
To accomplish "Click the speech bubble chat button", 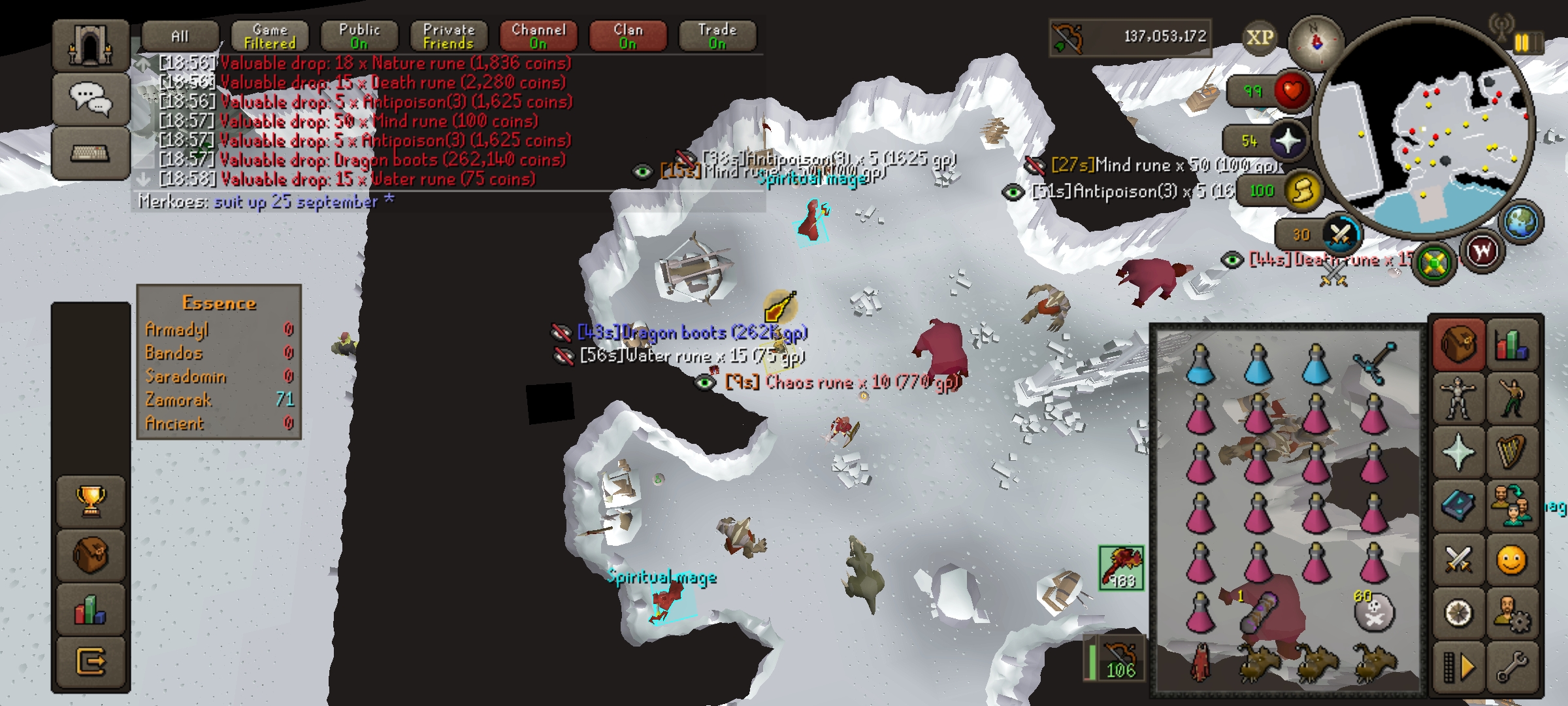I will [90, 99].
